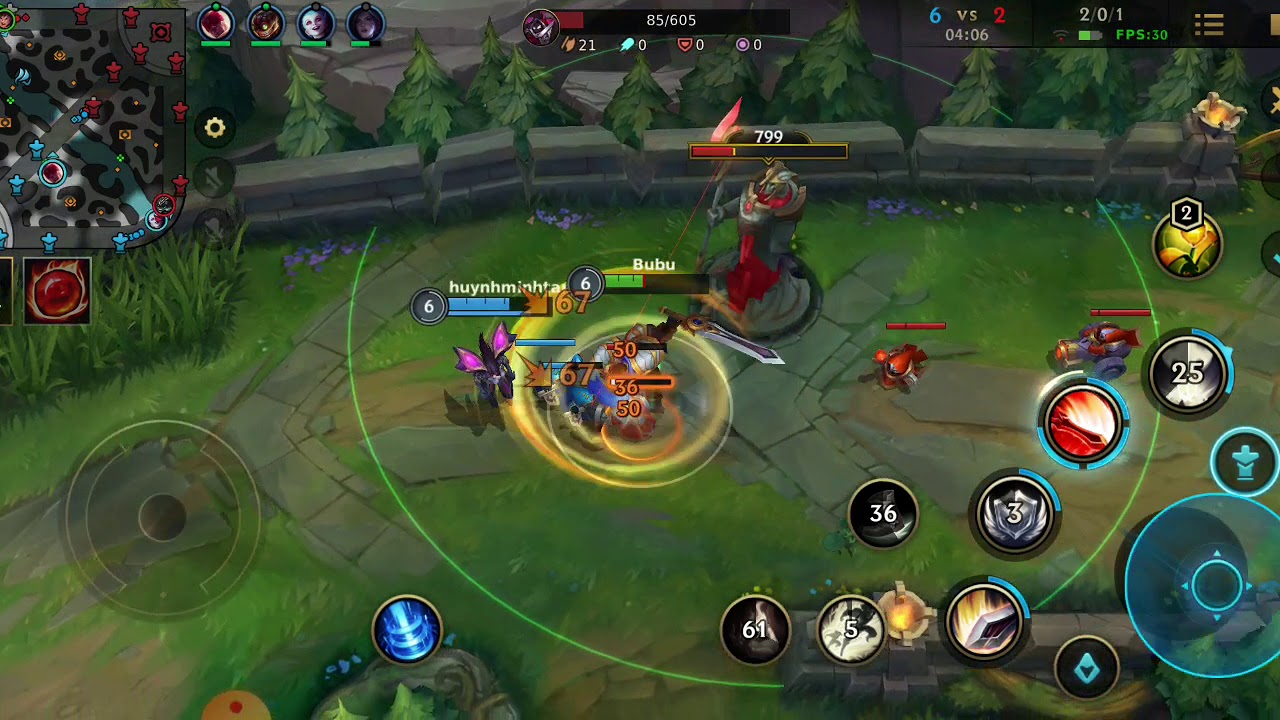Tap the blue diamond button below the abilities
1280x720 pixels.
(x=1087, y=668)
